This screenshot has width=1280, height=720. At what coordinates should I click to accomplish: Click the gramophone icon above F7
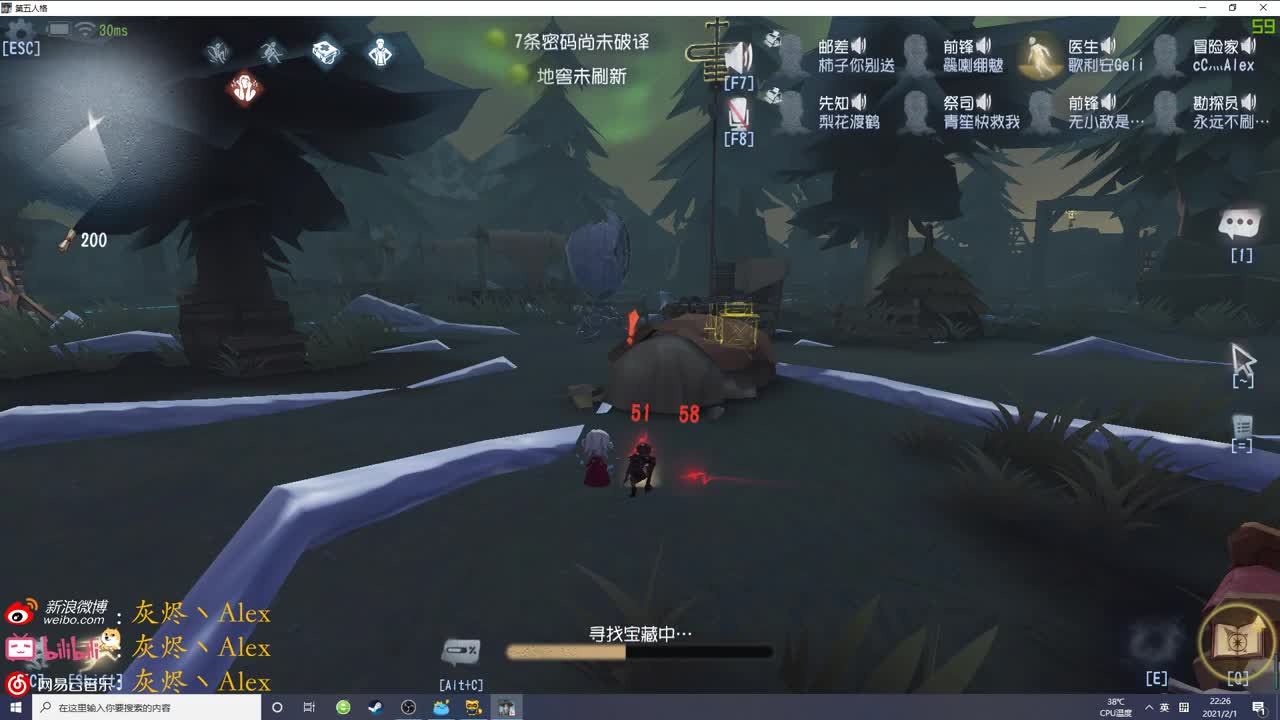(x=773, y=38)
